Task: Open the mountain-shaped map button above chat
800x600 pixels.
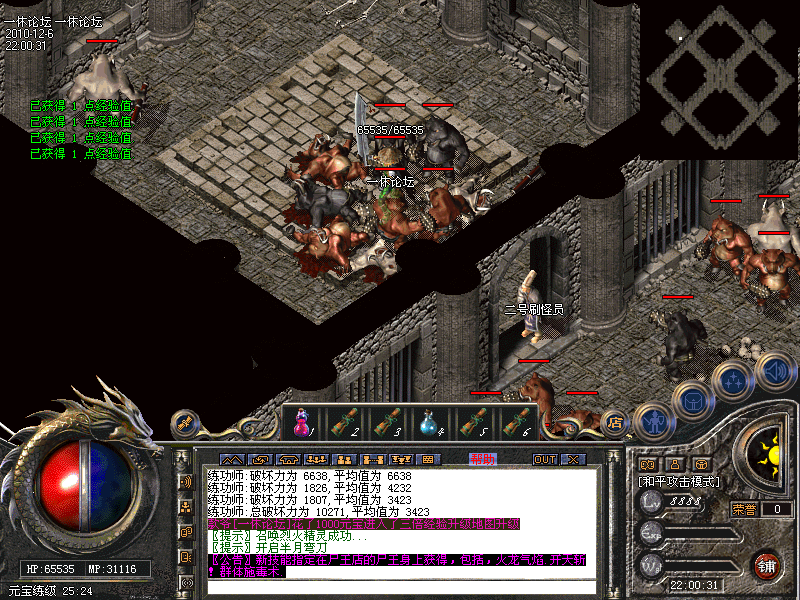Action: click(x=232, y=459)
